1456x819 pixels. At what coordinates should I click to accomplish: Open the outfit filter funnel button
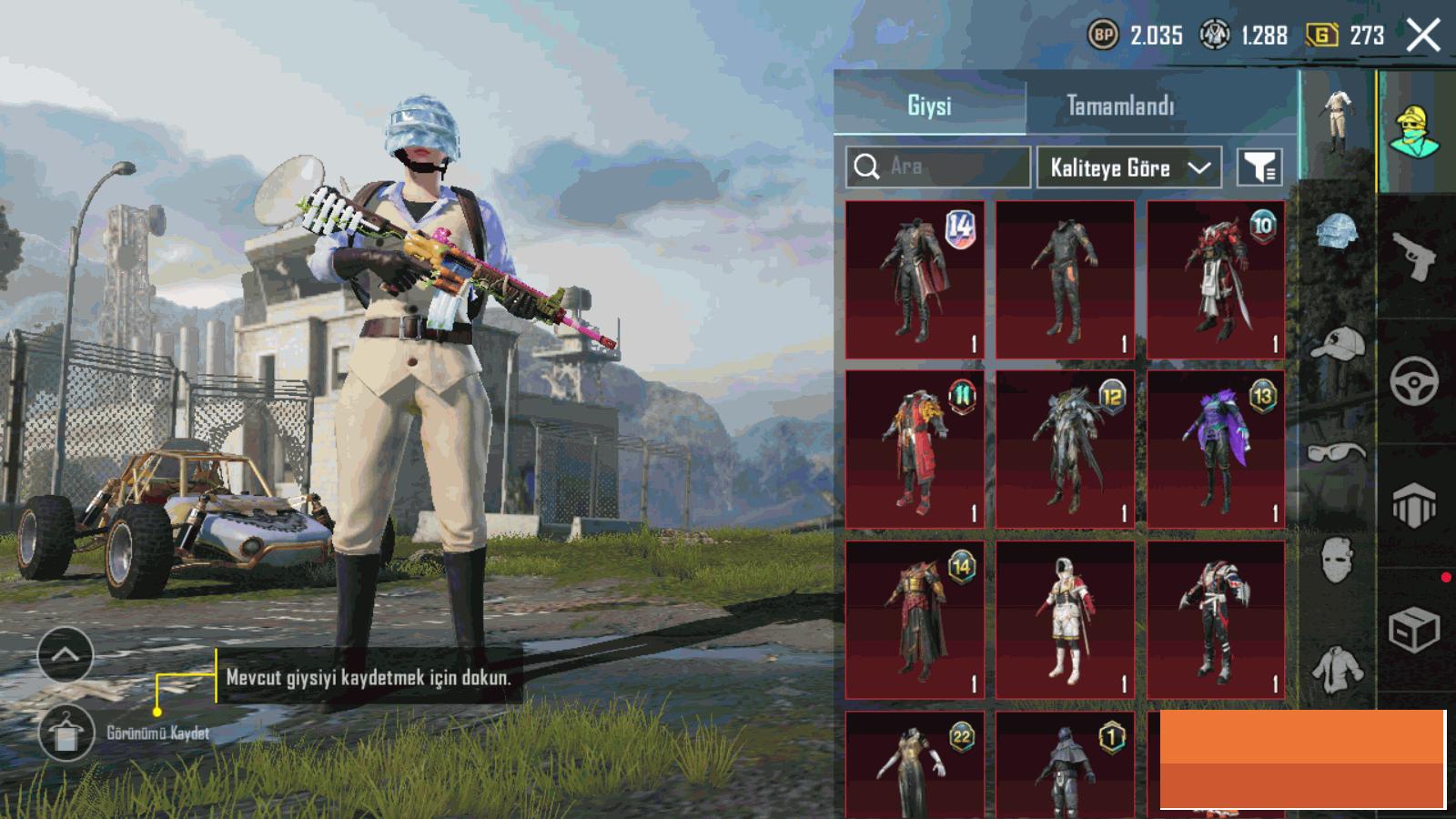1259,167
